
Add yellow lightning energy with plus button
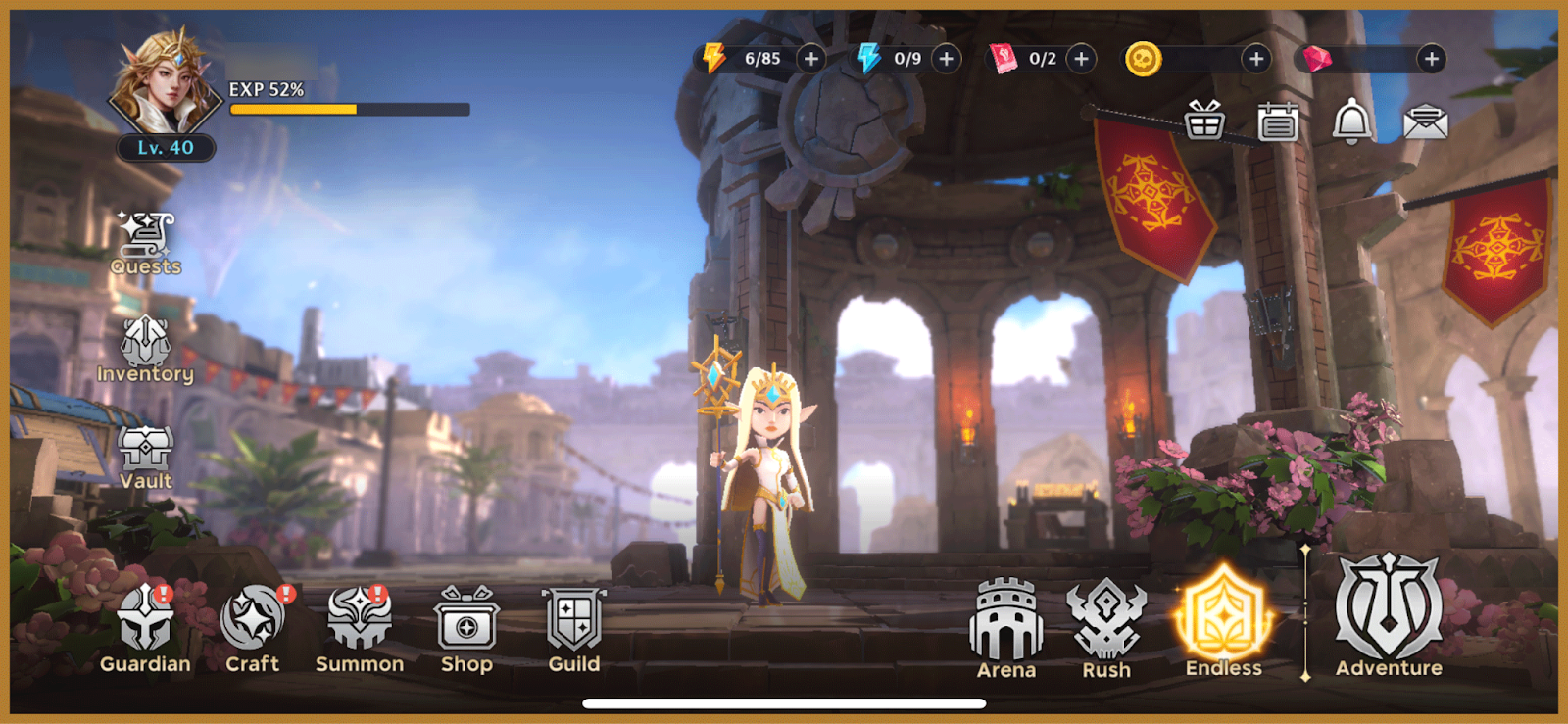tap(811, 59)
